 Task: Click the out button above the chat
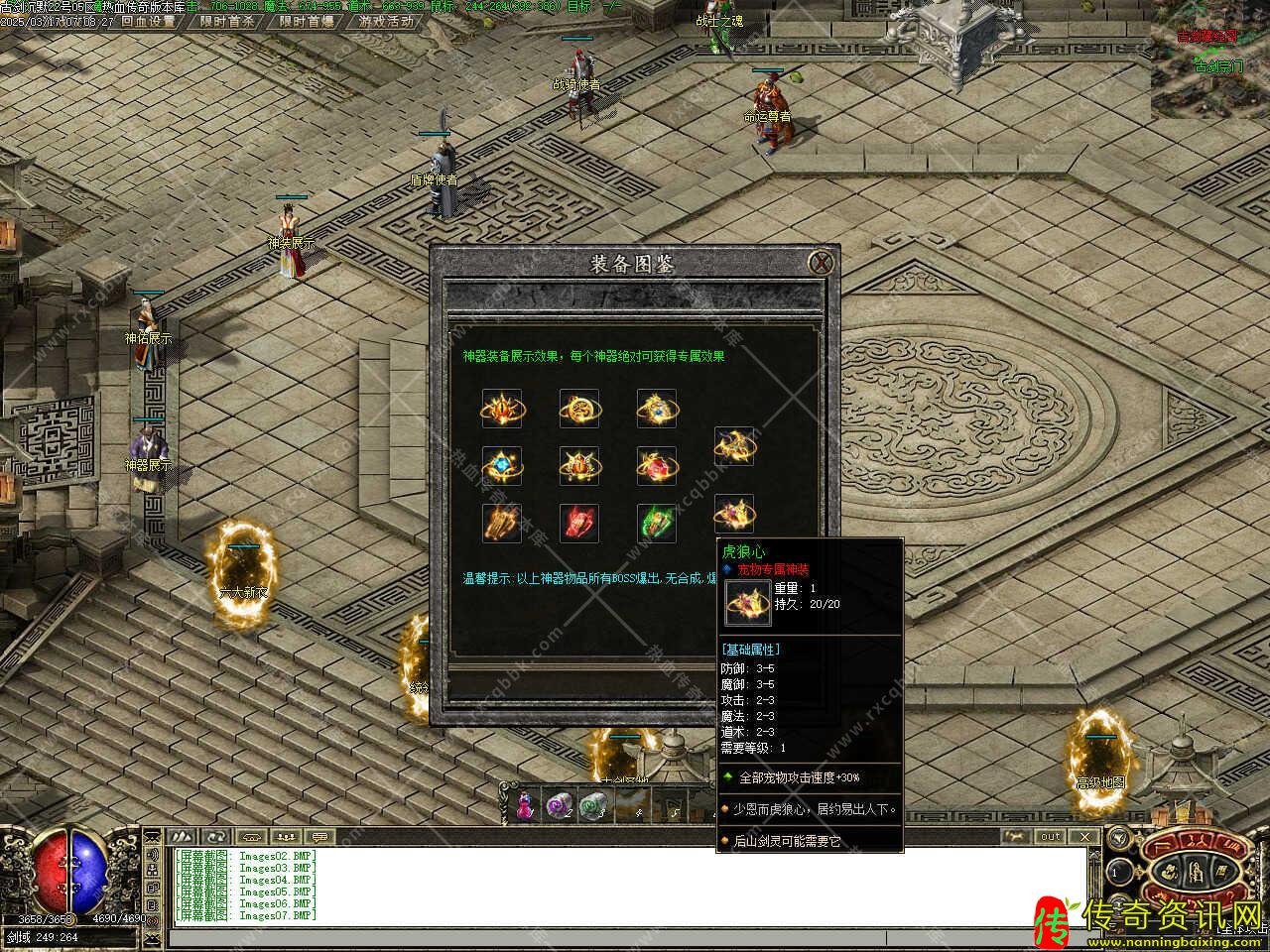coord(1050,837)
